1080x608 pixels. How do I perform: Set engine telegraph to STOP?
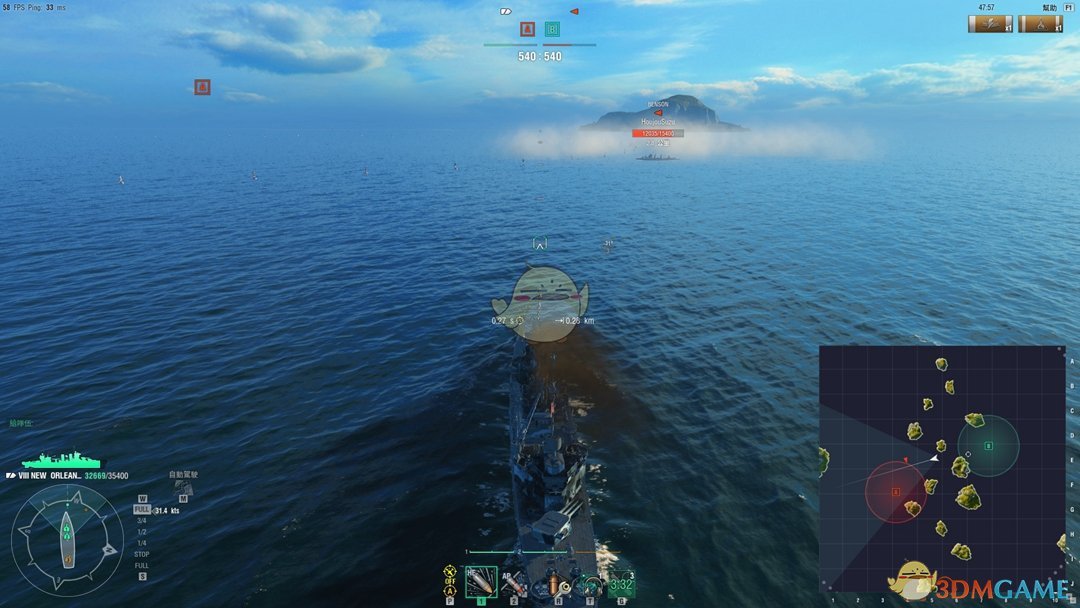(x=142, y=554)
